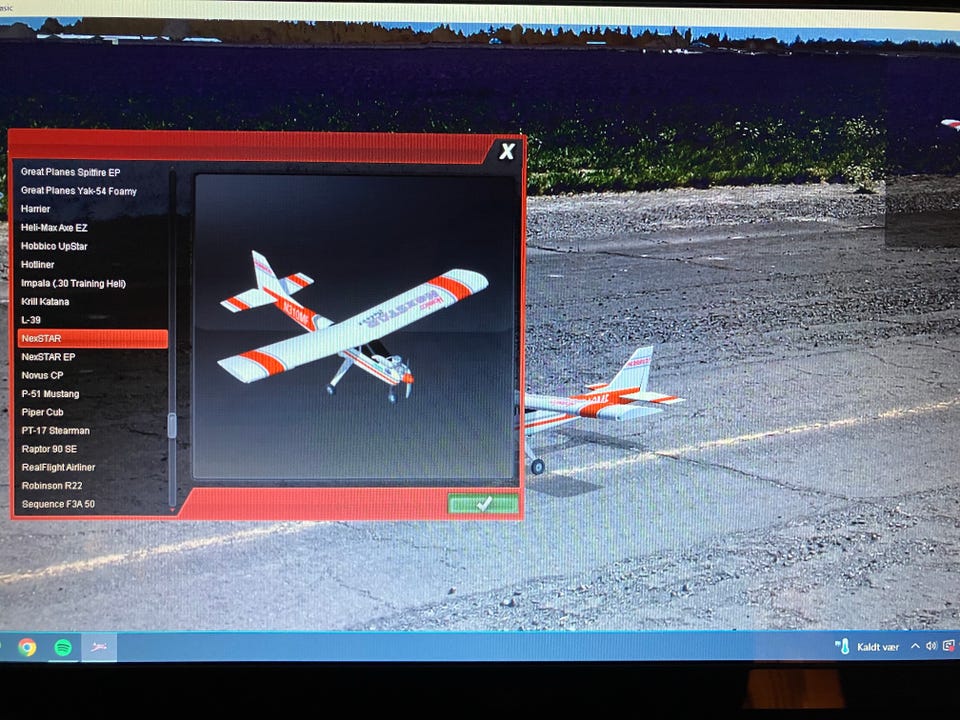Select the Novus CP helicopter
Screen dimensions: 960x720
tap(42, 375)
